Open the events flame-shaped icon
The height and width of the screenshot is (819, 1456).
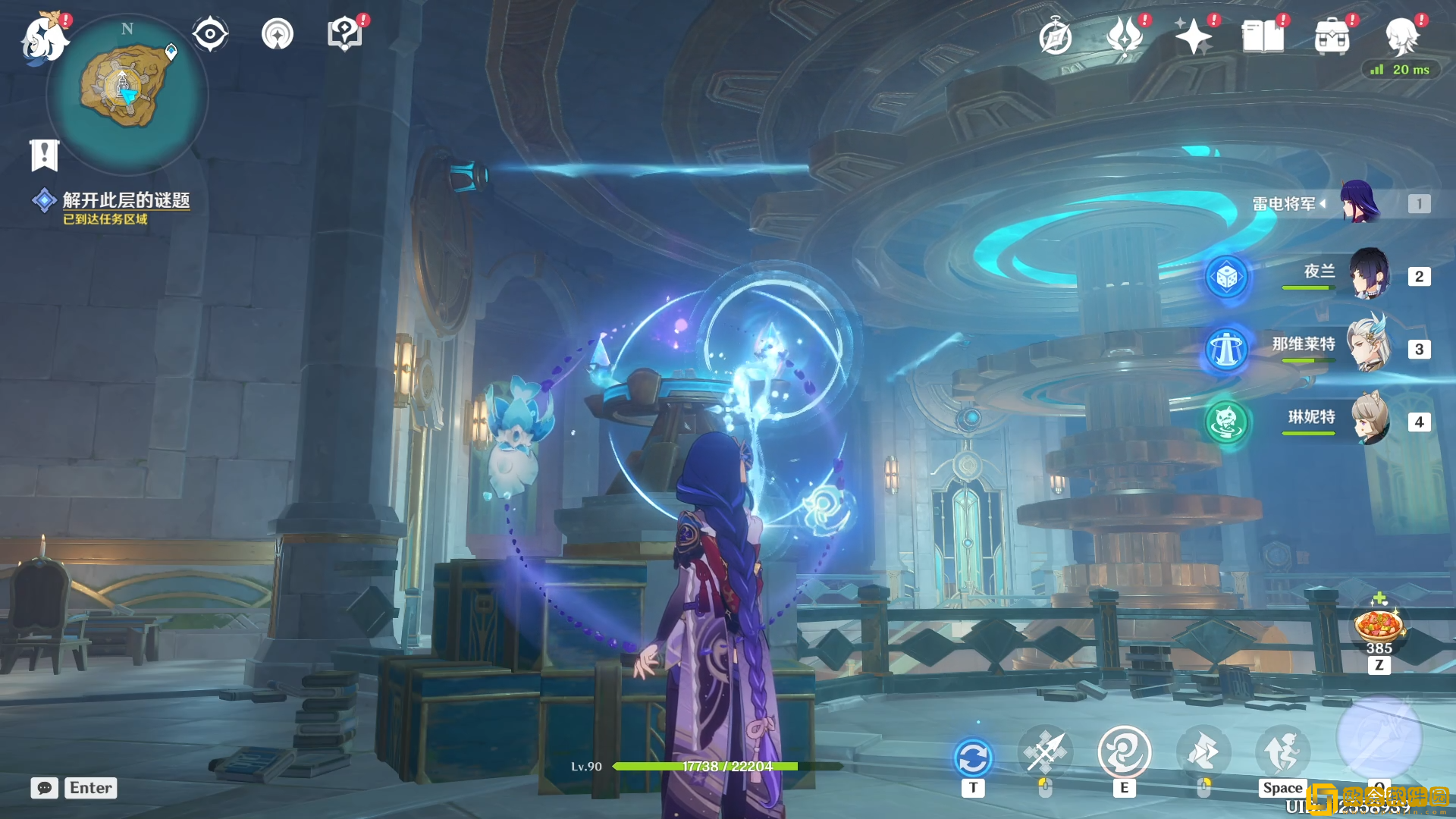(x=1125, y=36)
